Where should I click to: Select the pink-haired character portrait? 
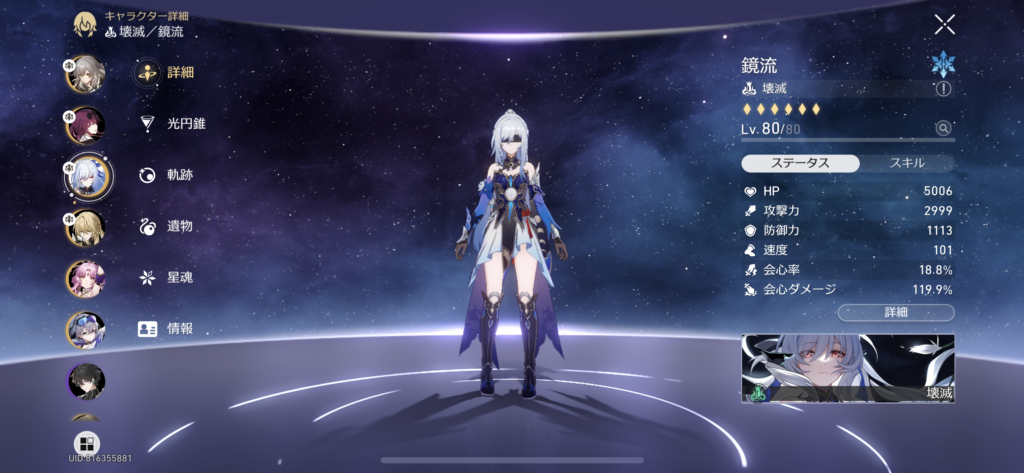click(85, 279)
